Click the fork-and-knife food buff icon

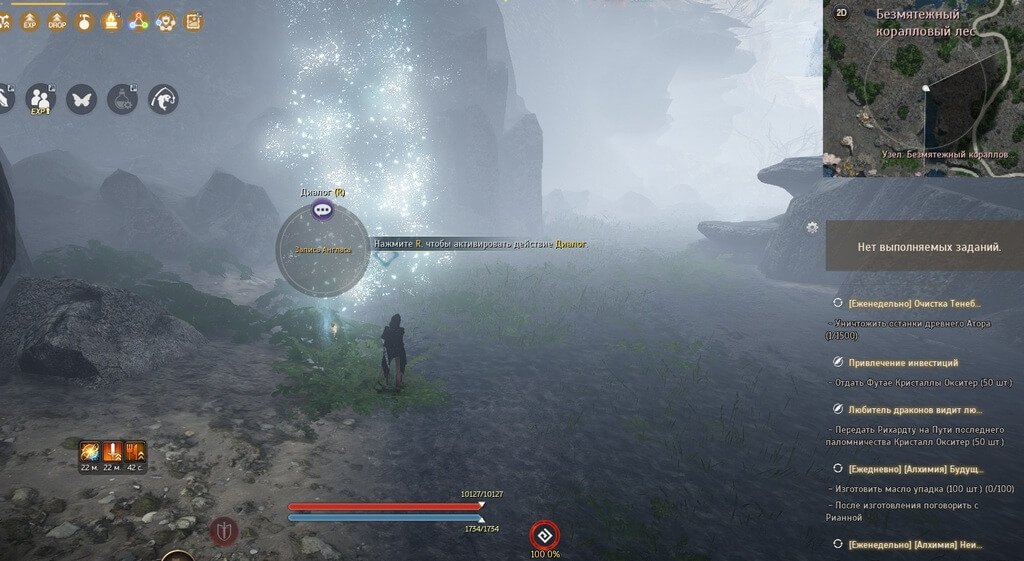pos(135,452)
